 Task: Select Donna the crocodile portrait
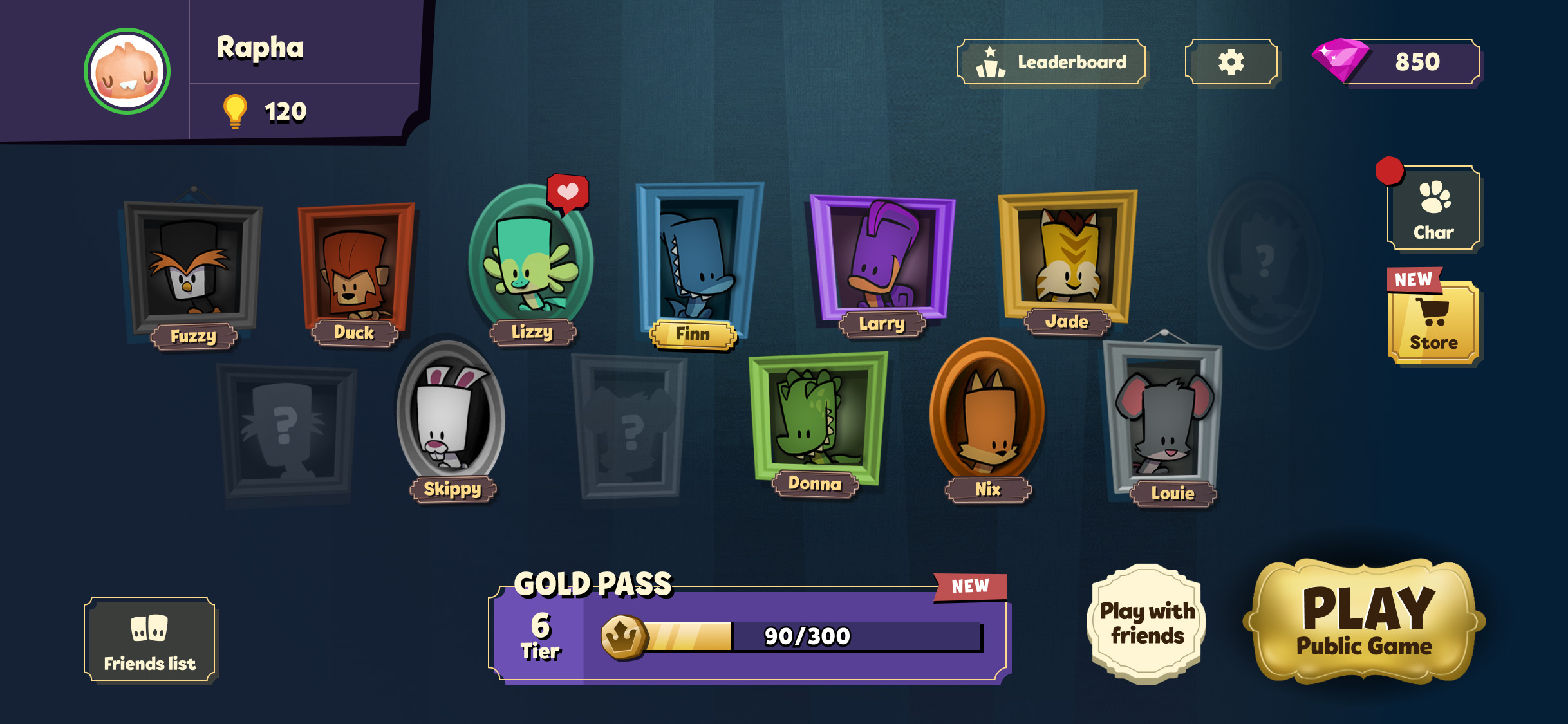(817, 417)
